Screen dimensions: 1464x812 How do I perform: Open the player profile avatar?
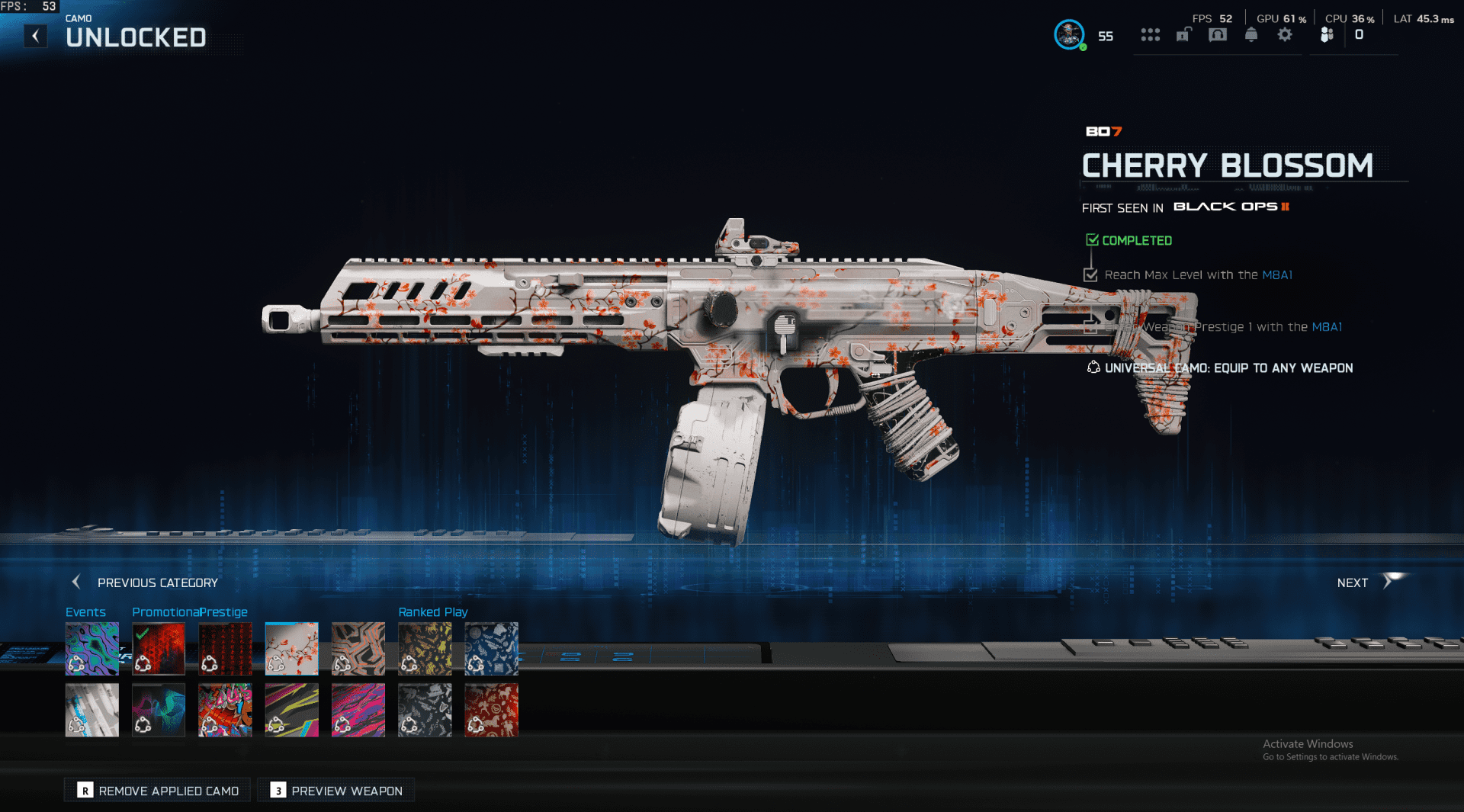coord(1069,34)
